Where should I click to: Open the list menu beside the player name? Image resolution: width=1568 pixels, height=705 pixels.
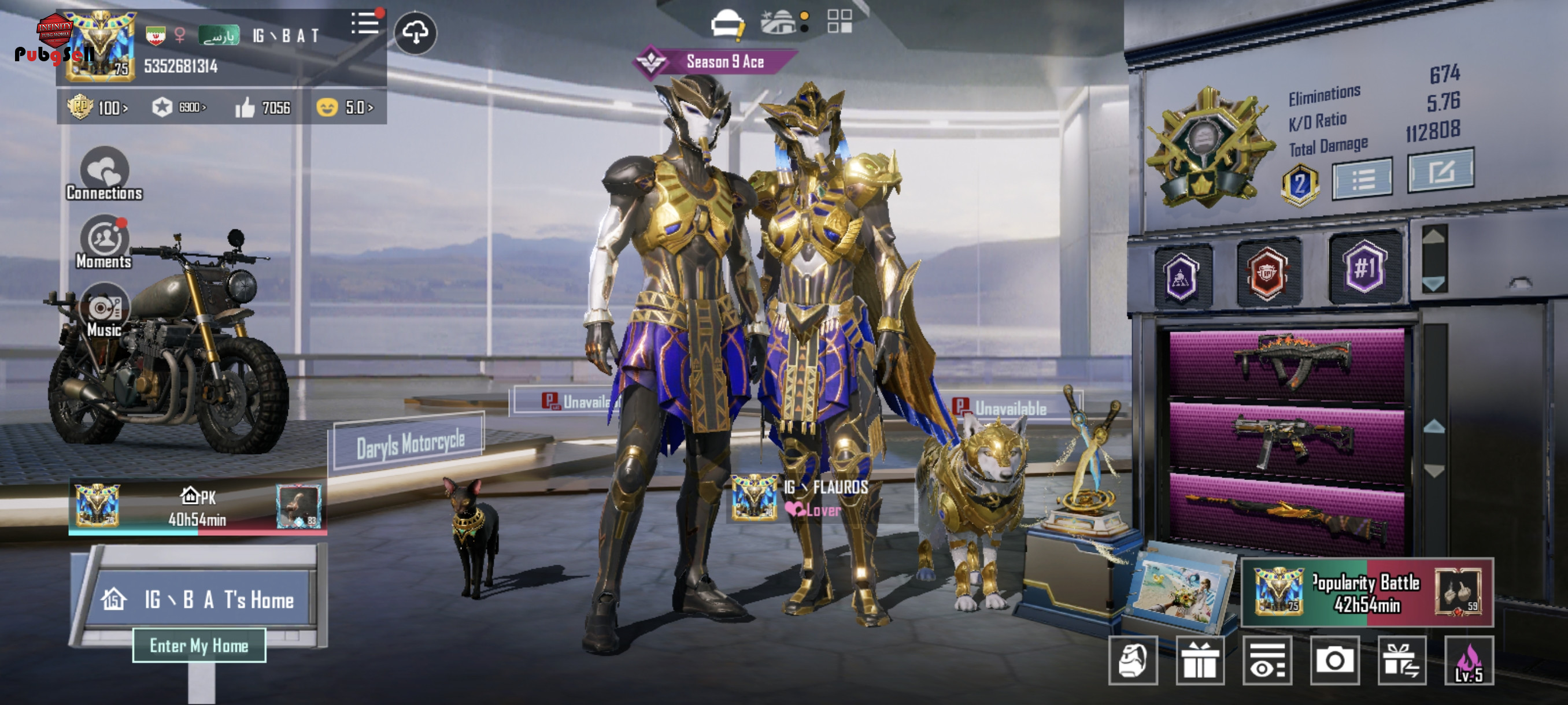coord(365,24)
